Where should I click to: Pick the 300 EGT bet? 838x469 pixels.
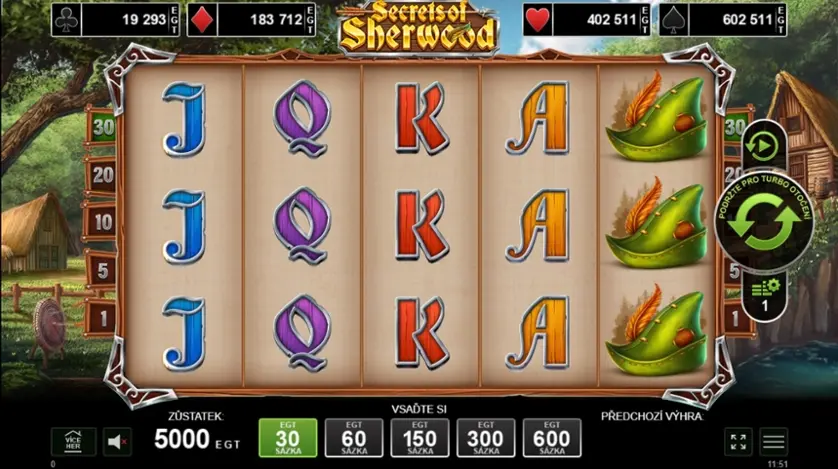486,438
